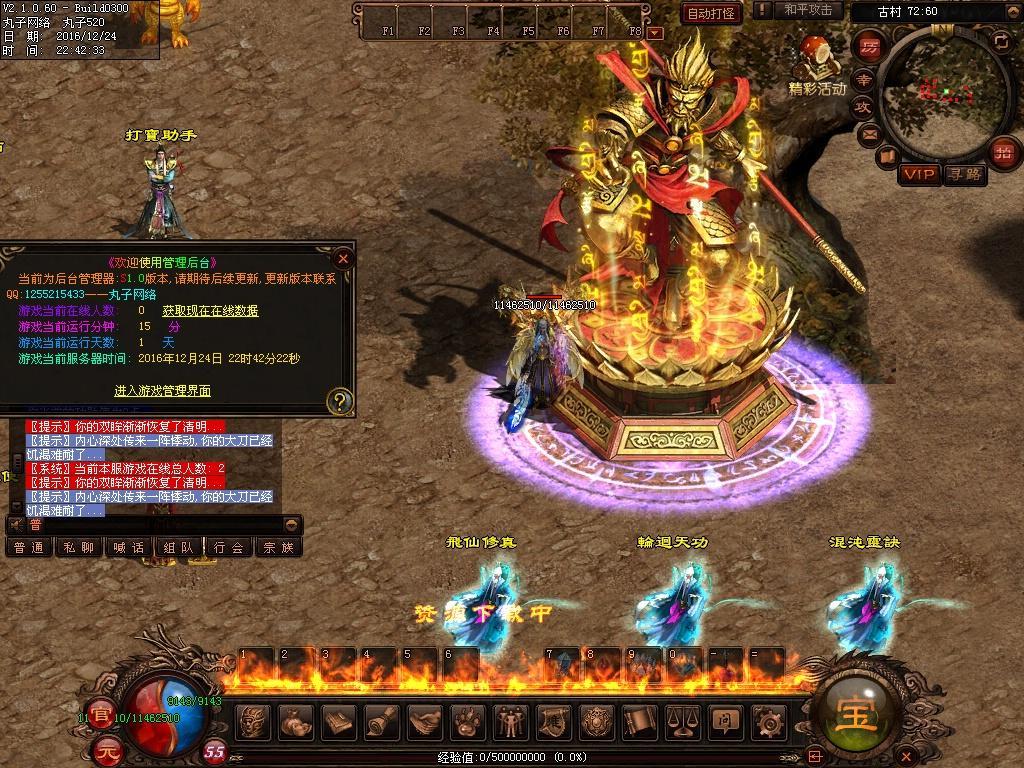The image size is (1024, 768).
Task: Open the gear settings icon
Action: pos(768,721)
